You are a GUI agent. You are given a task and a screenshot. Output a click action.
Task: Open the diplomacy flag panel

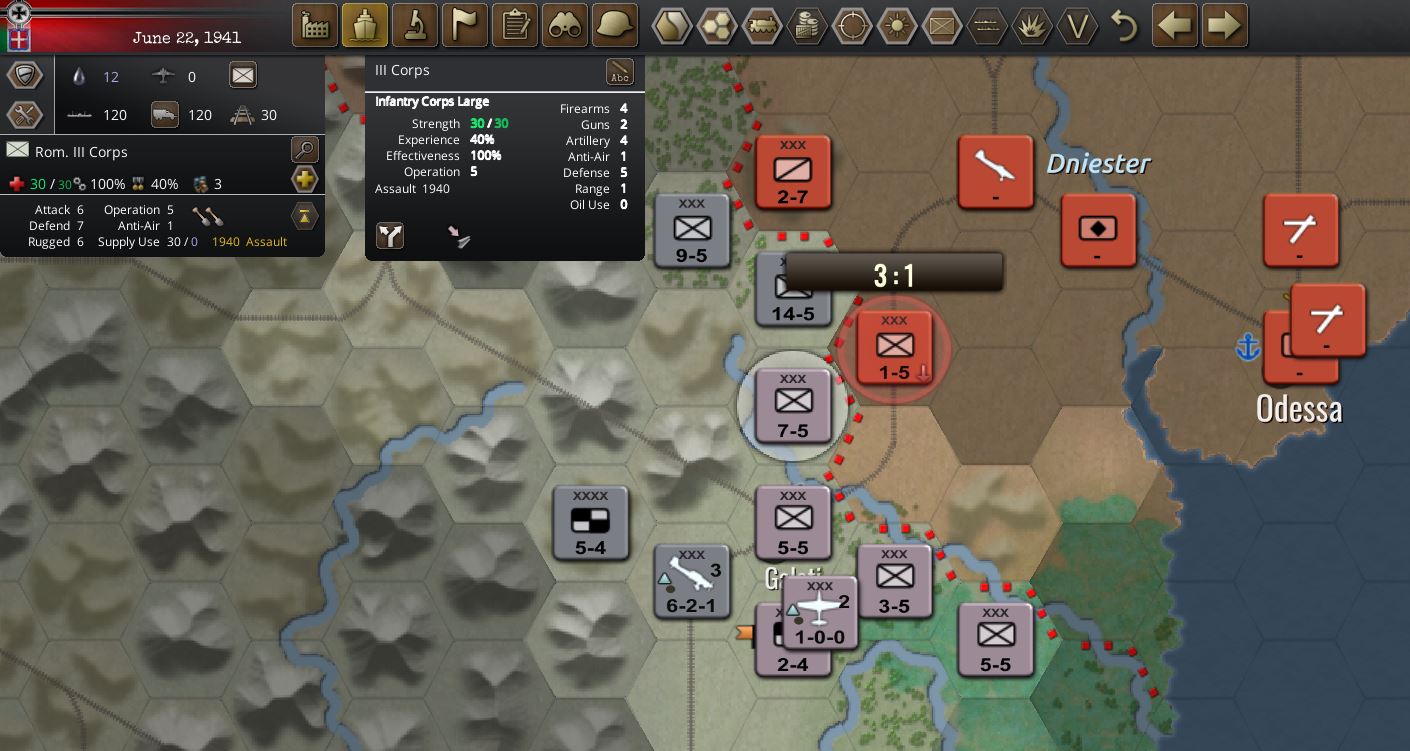click(464, 24)
